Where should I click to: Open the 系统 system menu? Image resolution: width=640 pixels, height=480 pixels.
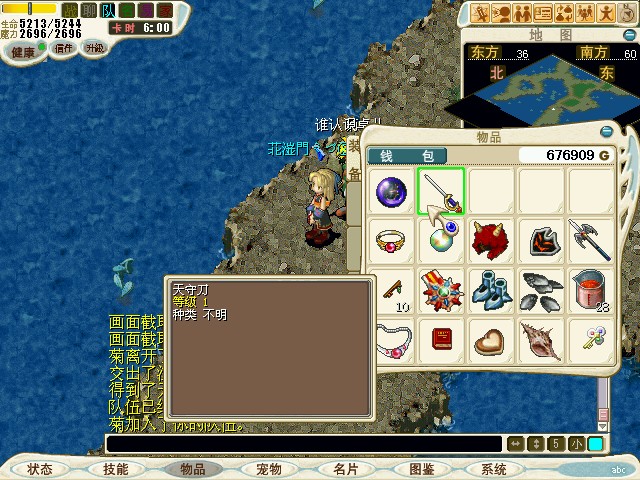(494, 469)
